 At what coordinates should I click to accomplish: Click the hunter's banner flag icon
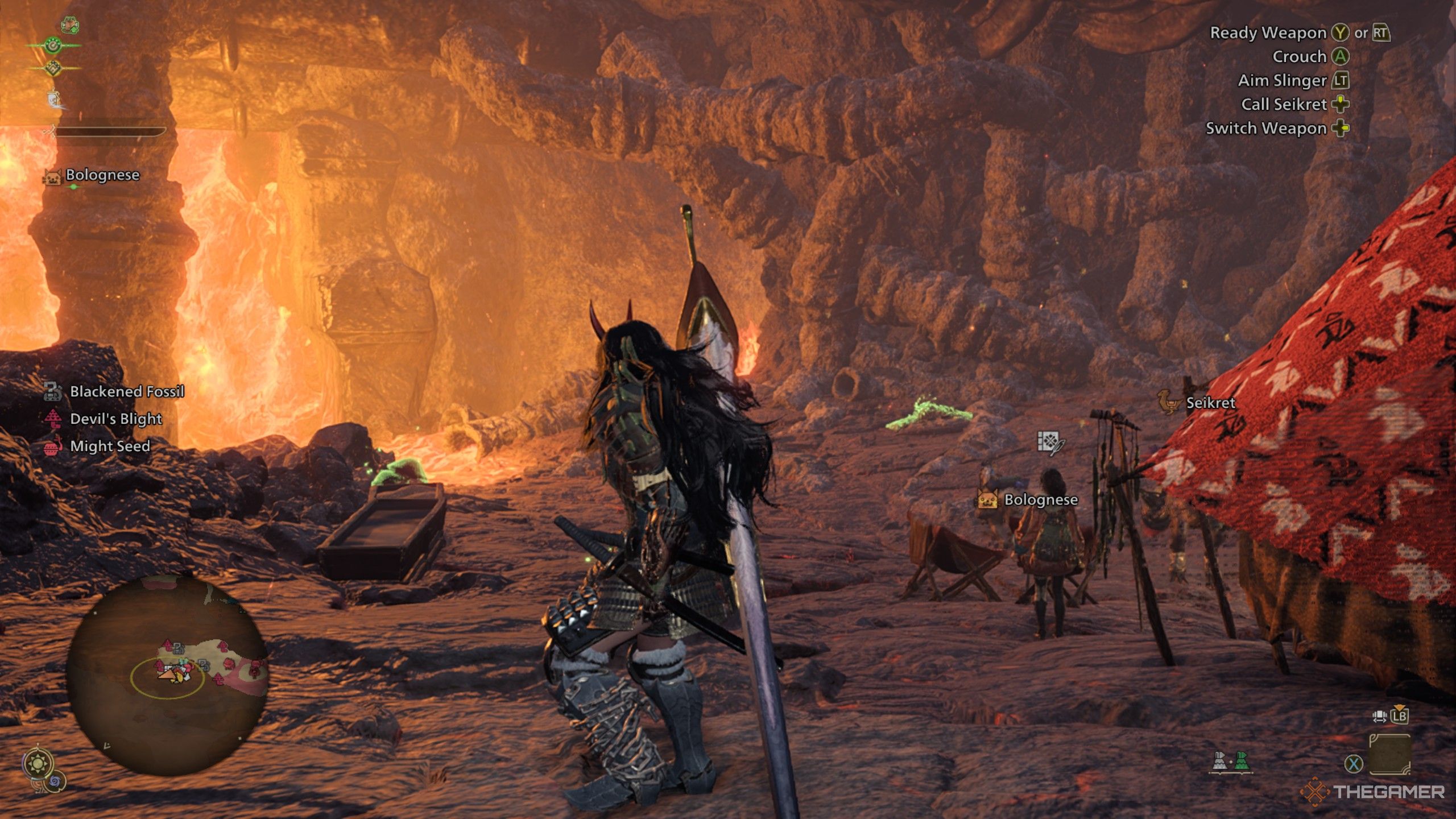(x=54, y=98)
